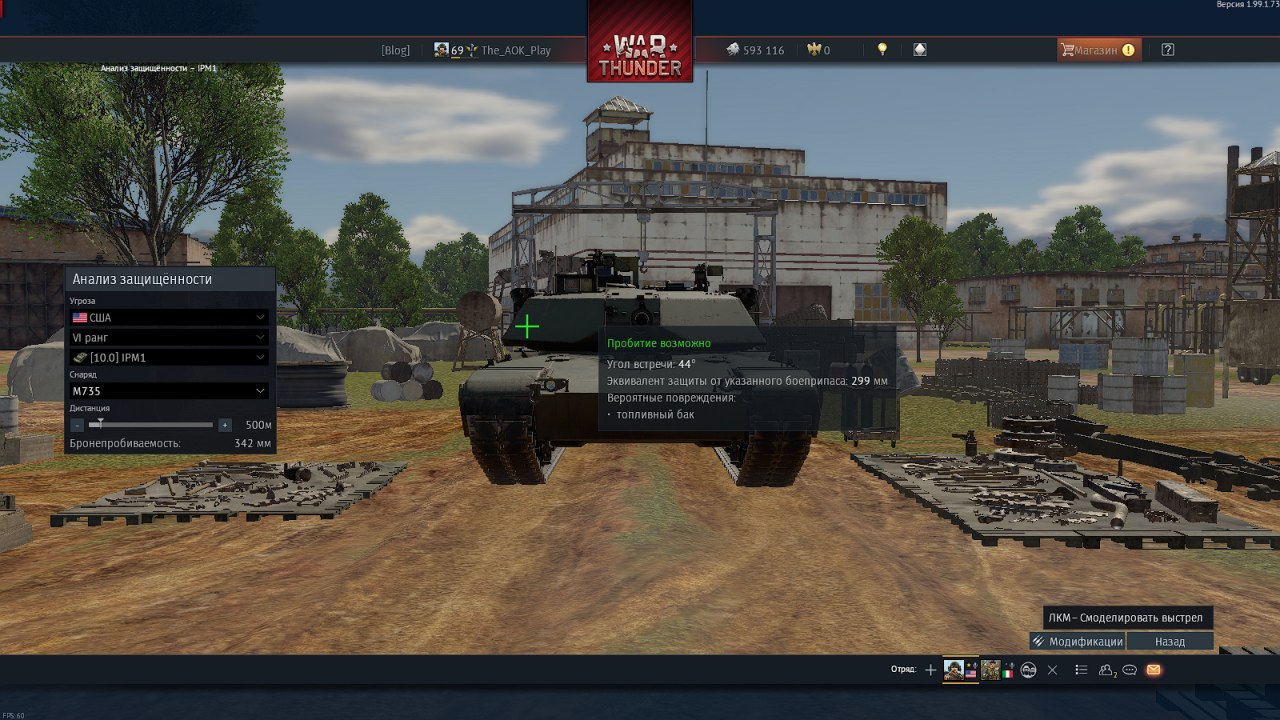The width and height of the screenshot is (1280, 720).
Task: Open the chat speech bubble icon
Action: click(1130, 670)
